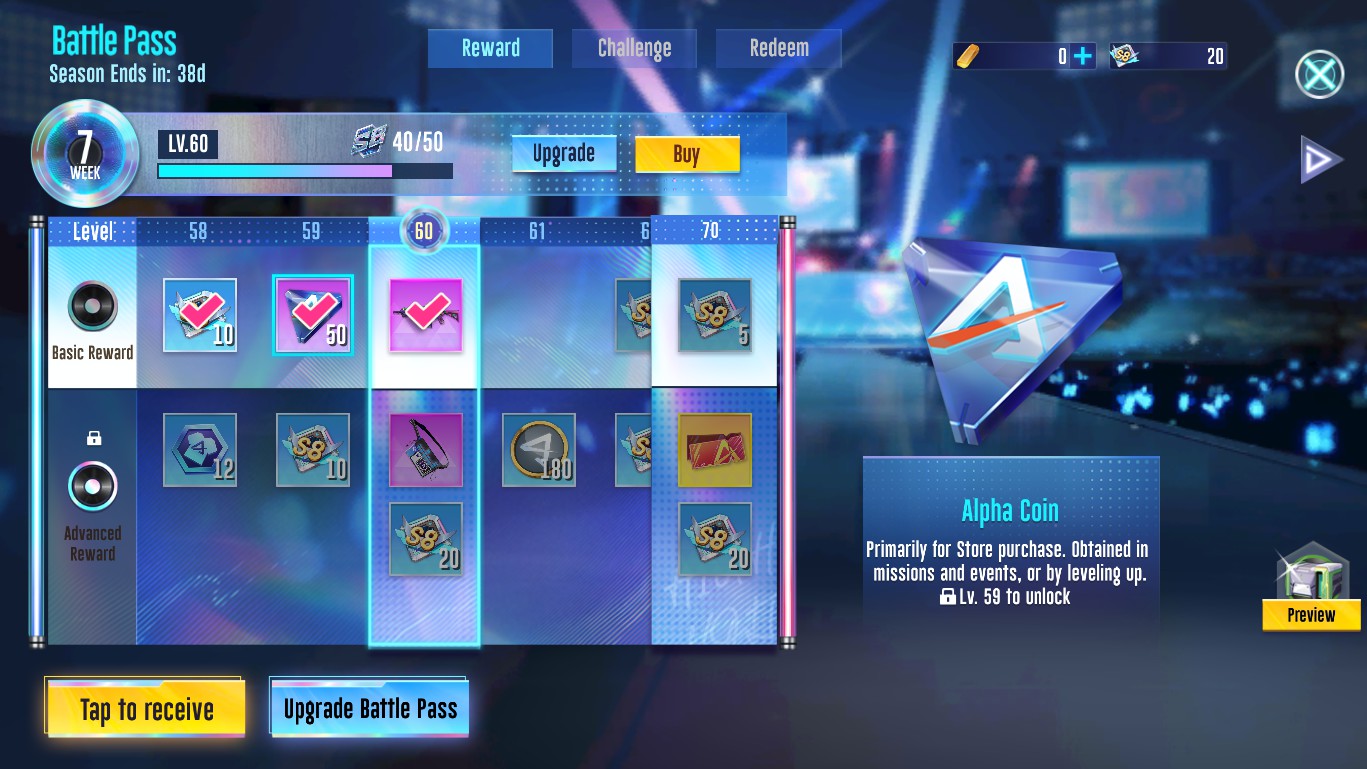Click the triangular arrow on the right edge
Viewport: 1367px width, 769px height.
[x=1320, y=160]
